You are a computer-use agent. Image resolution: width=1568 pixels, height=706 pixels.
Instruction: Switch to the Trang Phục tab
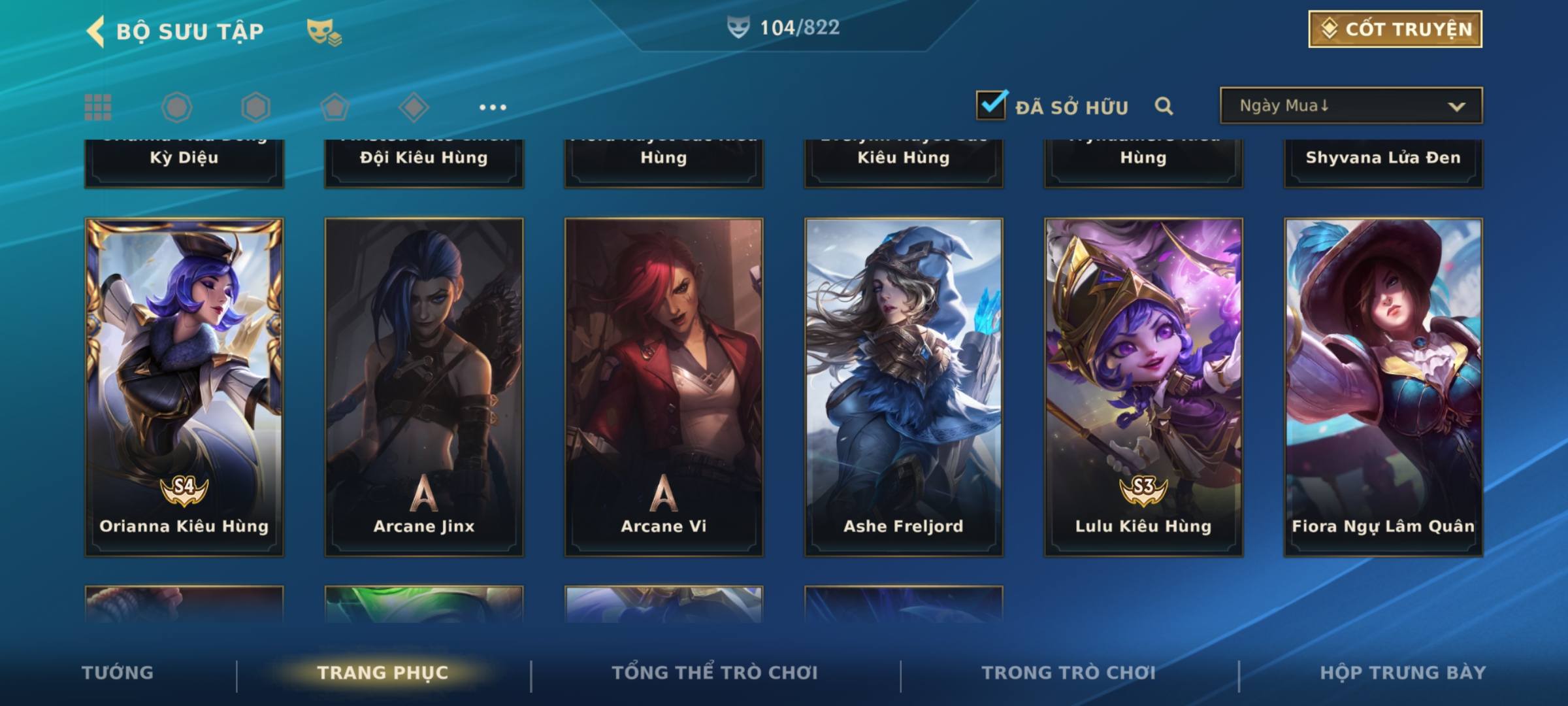click(383, 673)
